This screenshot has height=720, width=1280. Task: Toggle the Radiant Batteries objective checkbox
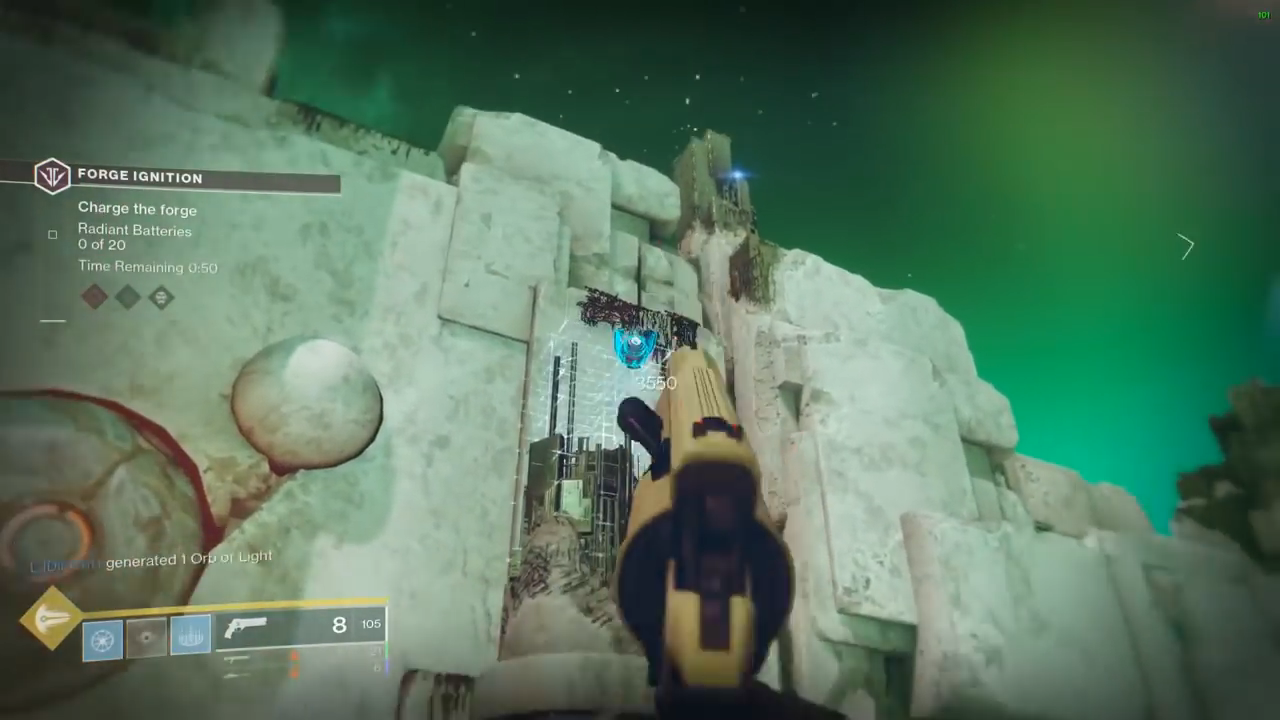click(x=53, y=235)
